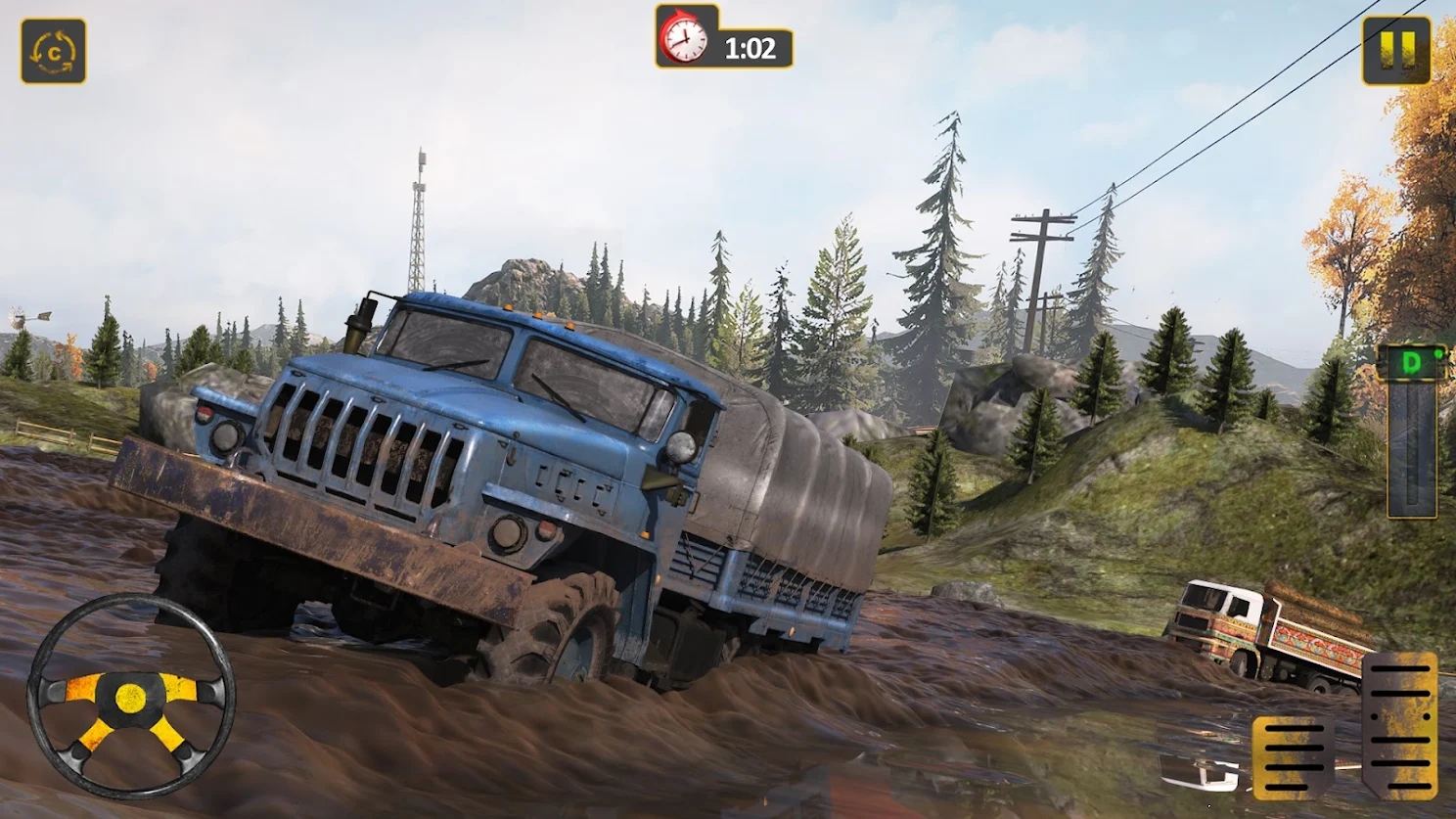This screenshot has width=1456, height=819.
Task: Click the steering wheel control
Action: click(130, 696)
